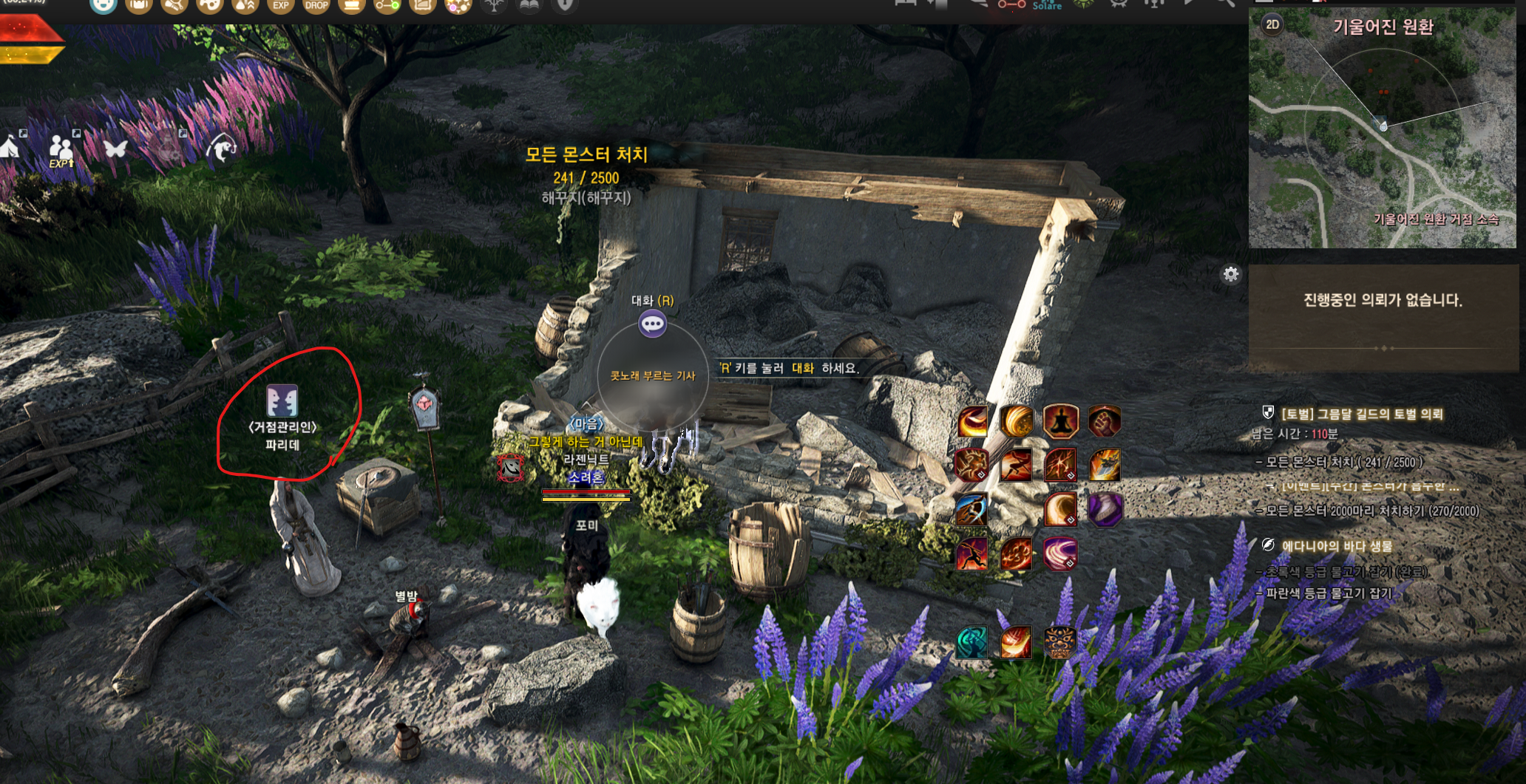Select the Crescent Guild subjugation quest entry
The height and width of the screenshot is (784, 1526).
(1361, 414)
